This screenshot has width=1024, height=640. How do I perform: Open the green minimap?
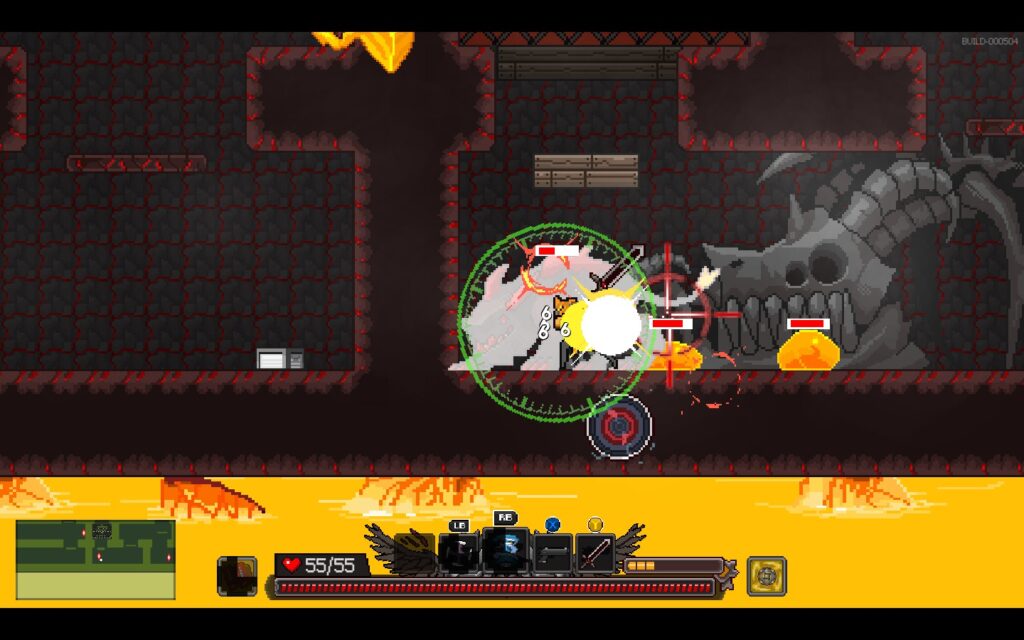coord(95,559)
